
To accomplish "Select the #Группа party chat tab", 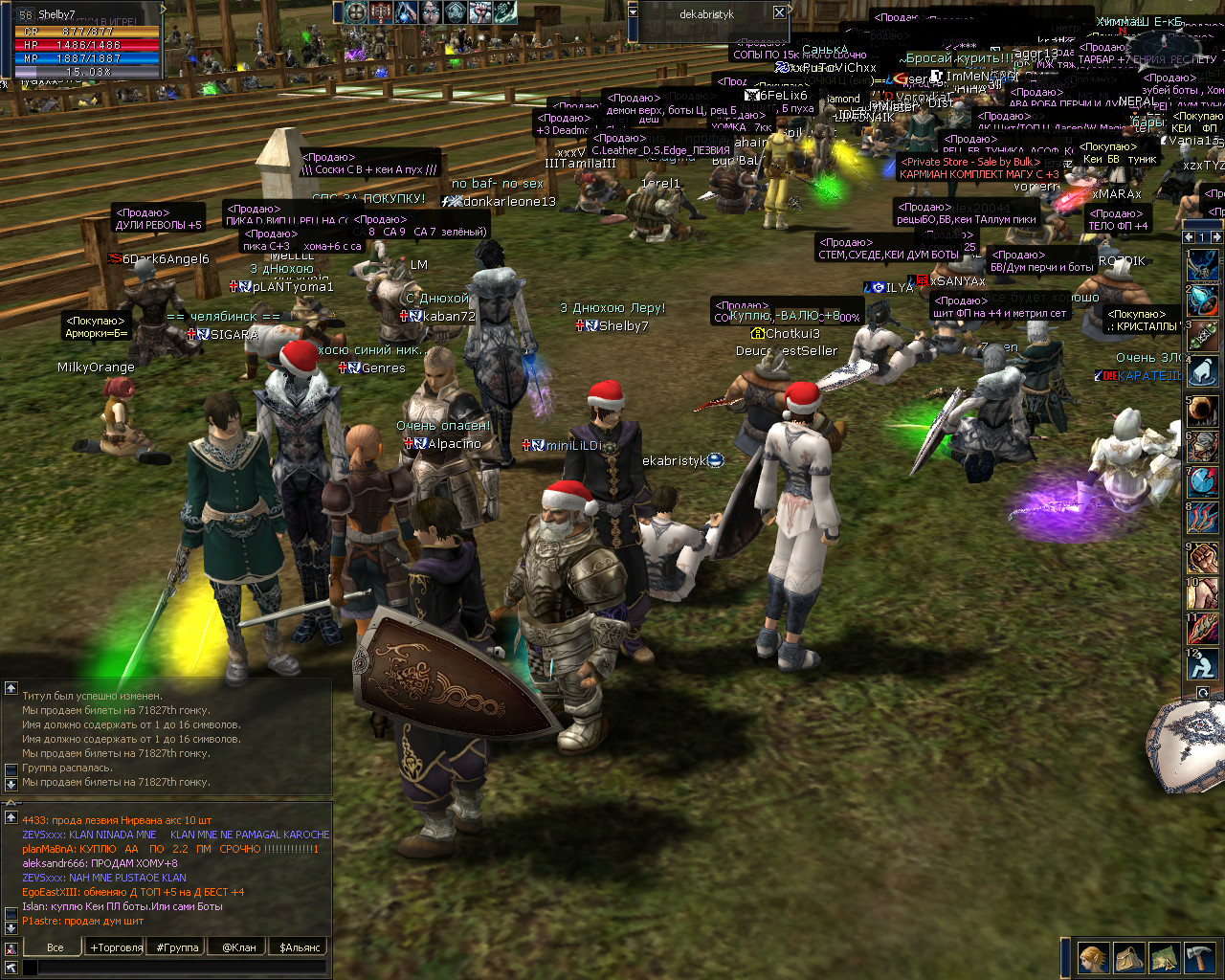I will 177,947.
